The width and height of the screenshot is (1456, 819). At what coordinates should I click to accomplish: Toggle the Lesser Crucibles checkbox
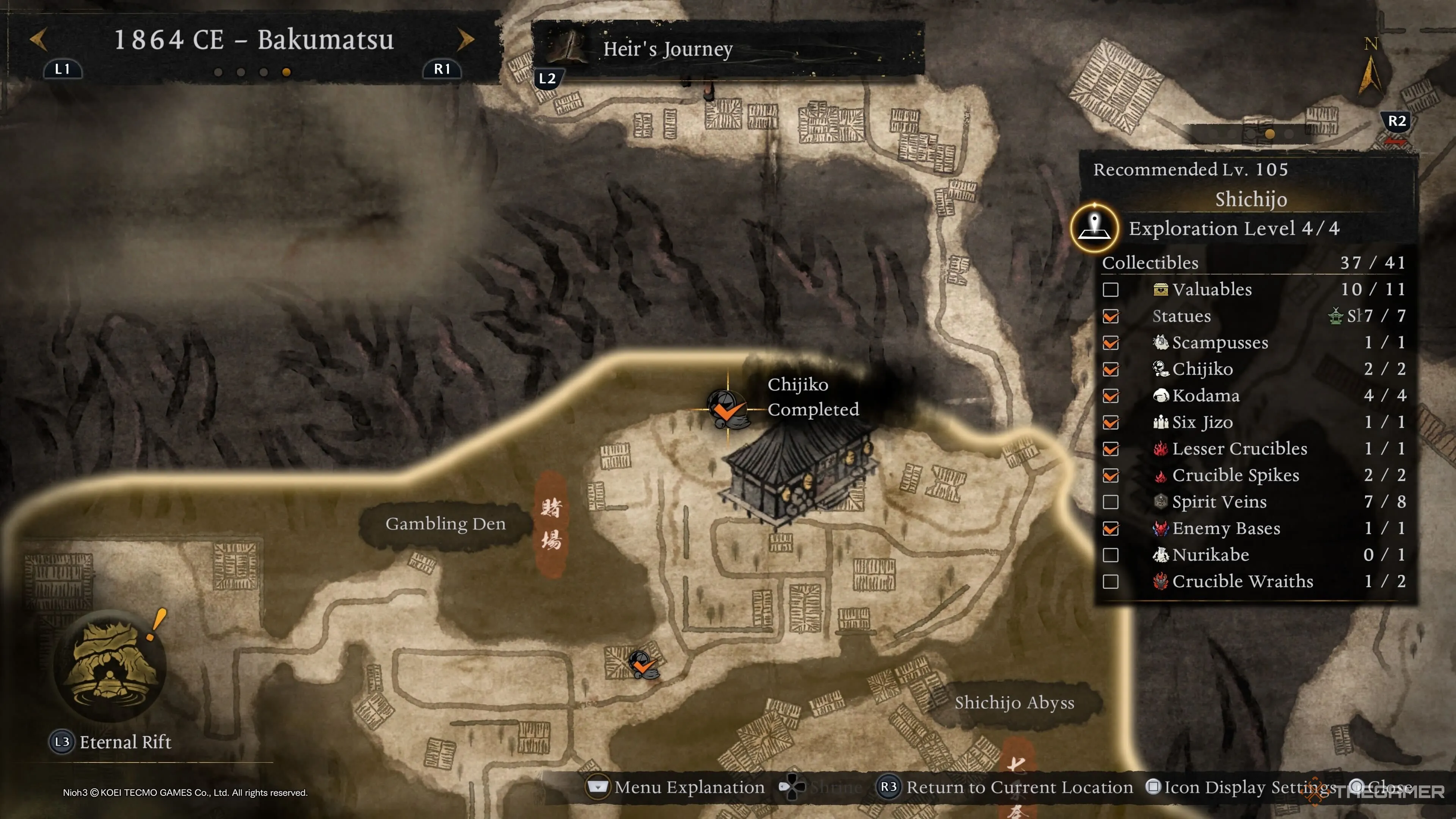point(1110,449)
